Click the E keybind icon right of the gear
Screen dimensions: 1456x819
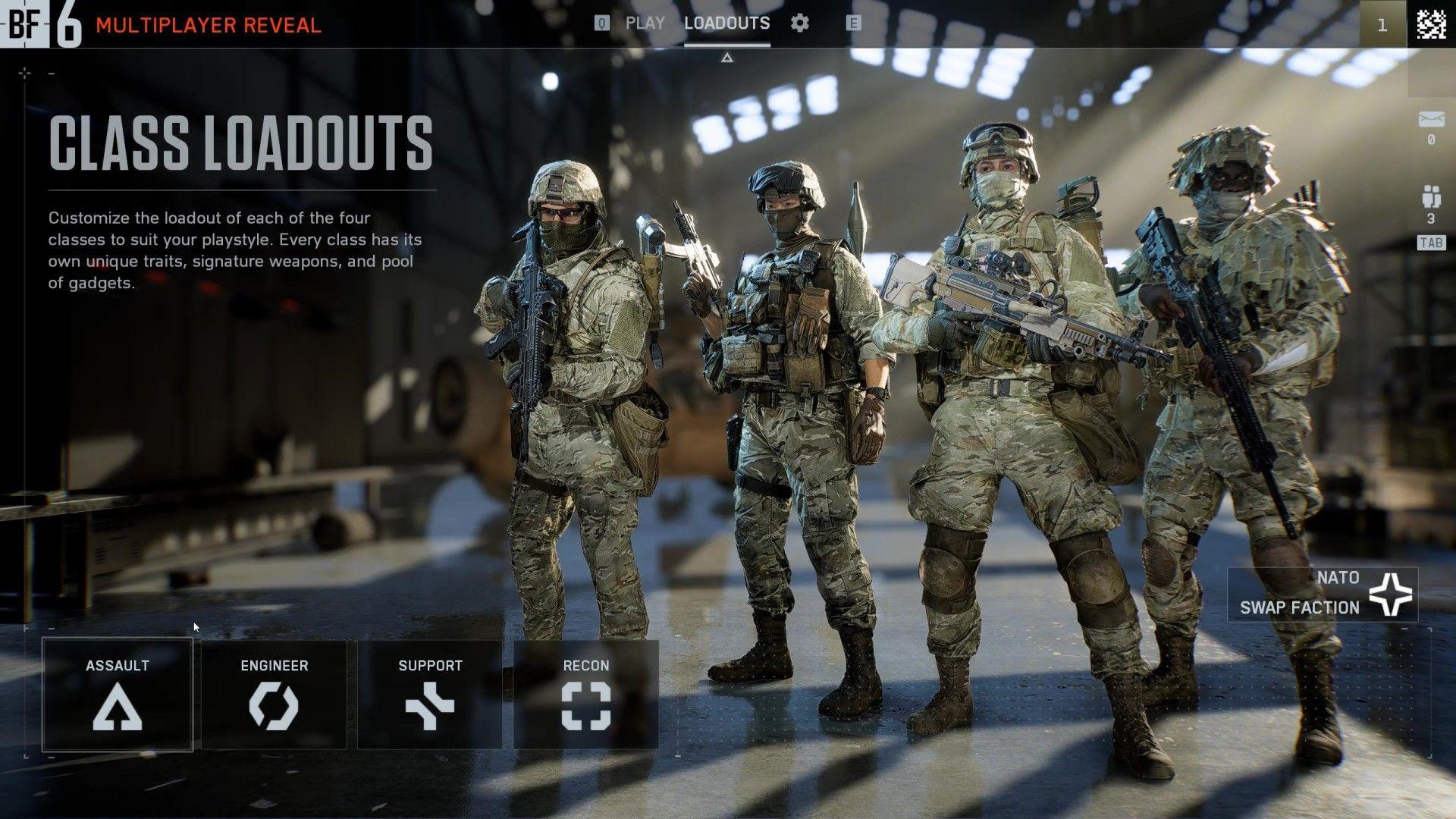point(852,23)
